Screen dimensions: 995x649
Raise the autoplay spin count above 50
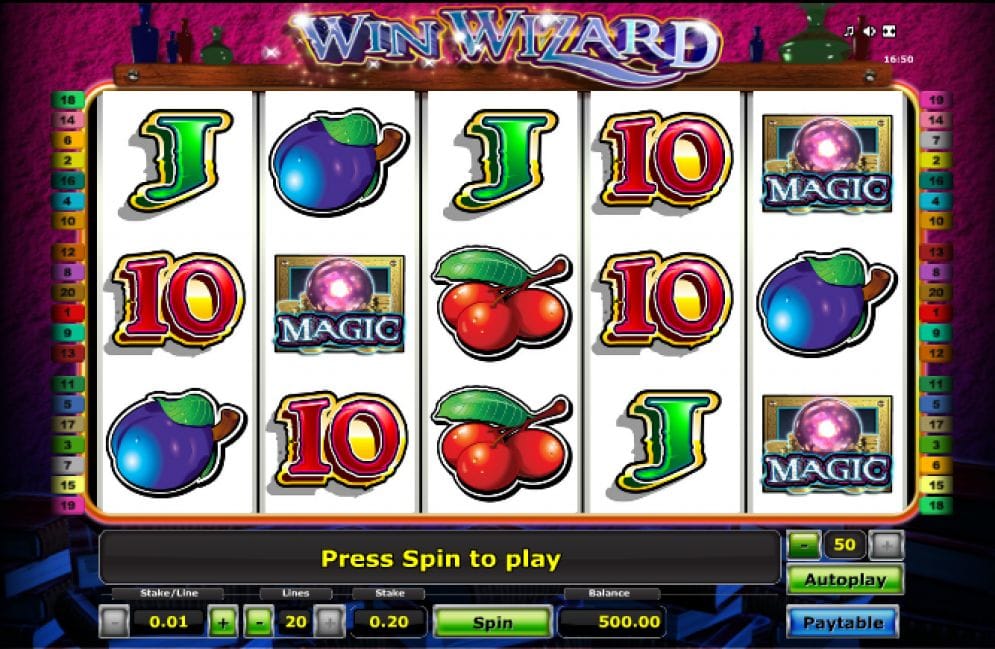(886, 545)
